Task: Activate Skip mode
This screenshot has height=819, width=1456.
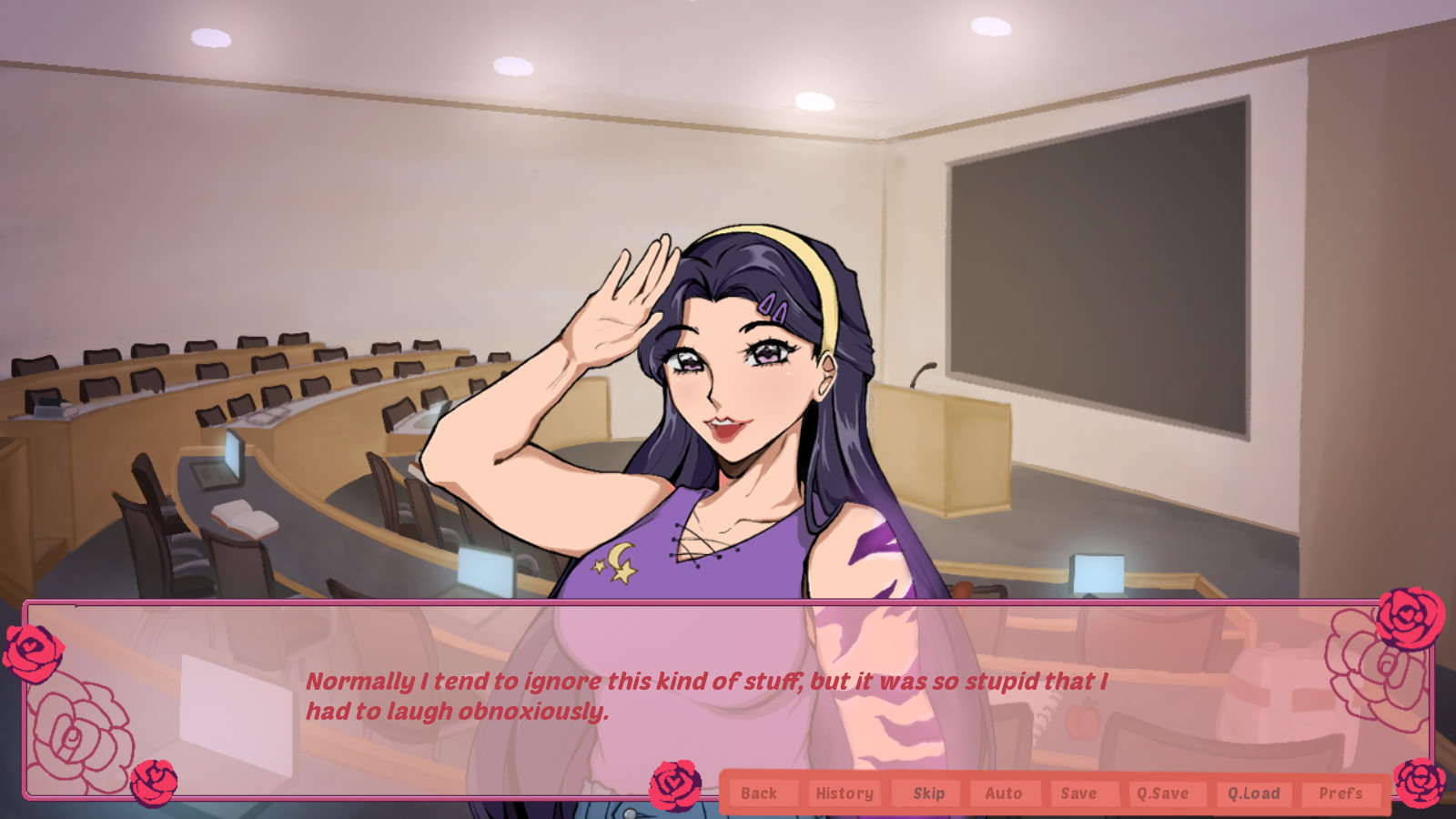Action: [x=928, y=794]
